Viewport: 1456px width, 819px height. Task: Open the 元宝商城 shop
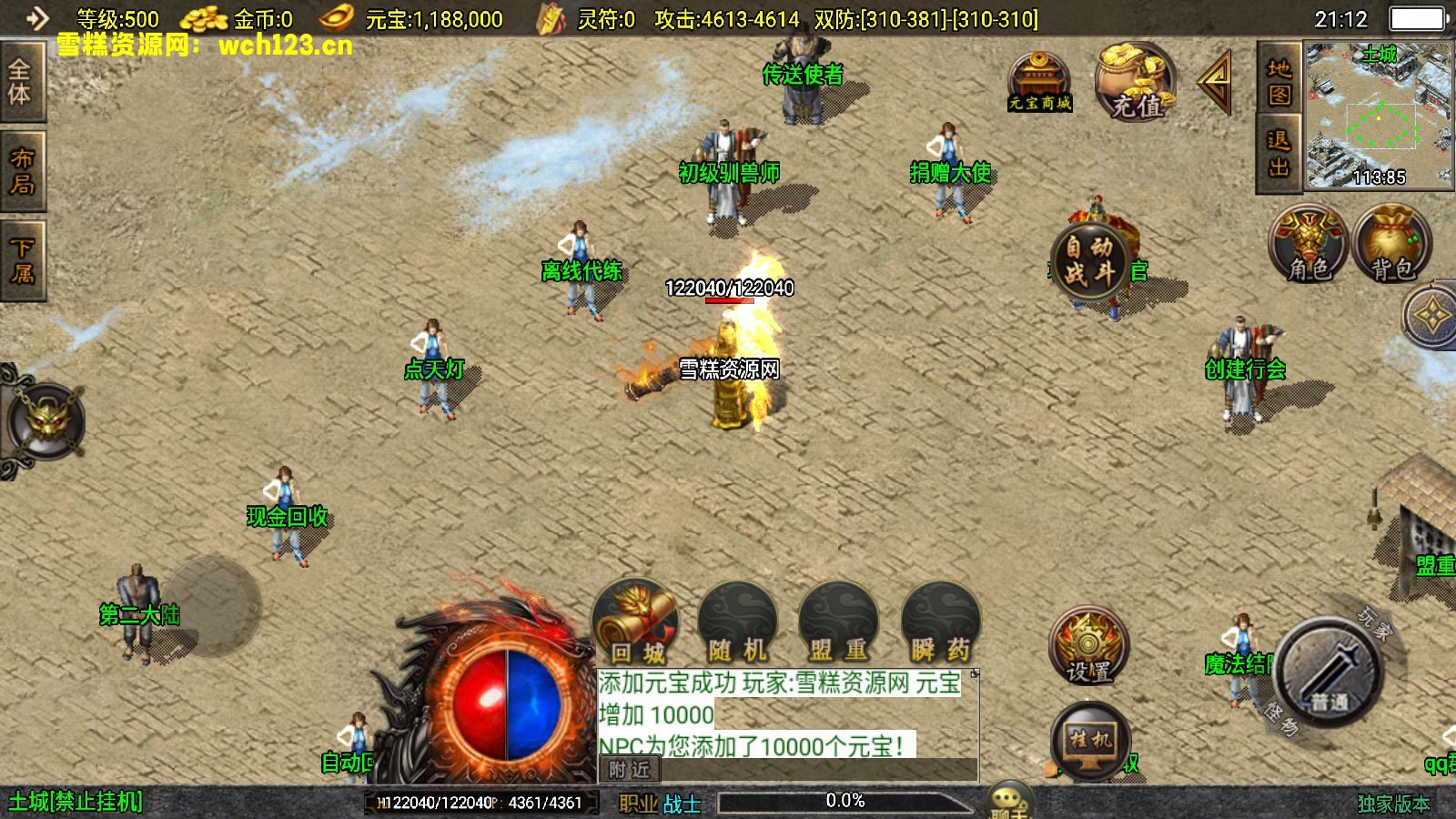pyautogui.click(x=1039, y=82)
